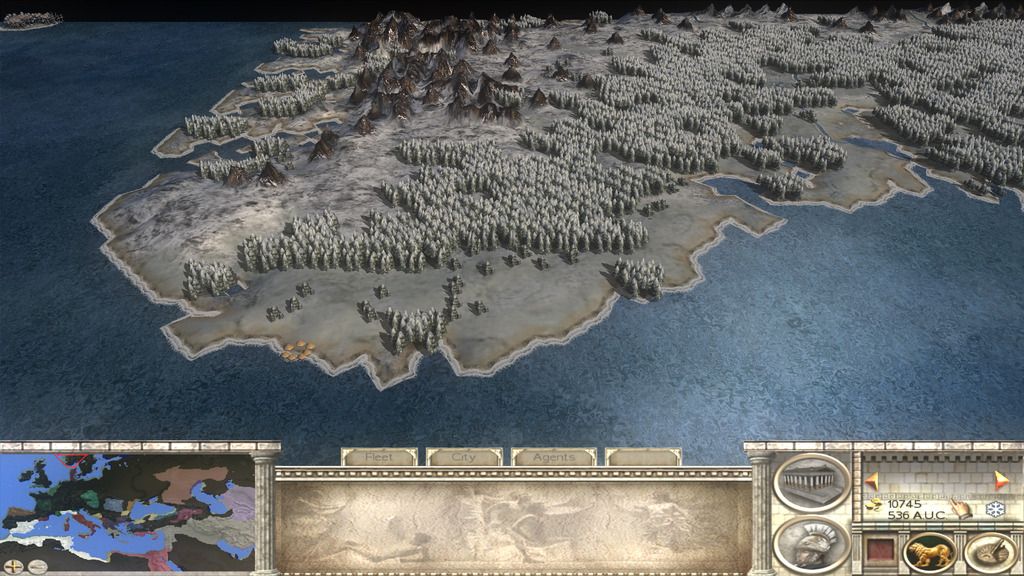The image size is (1024, 576).
Task: Open the City tab
Action: click(x=464, y=457)
